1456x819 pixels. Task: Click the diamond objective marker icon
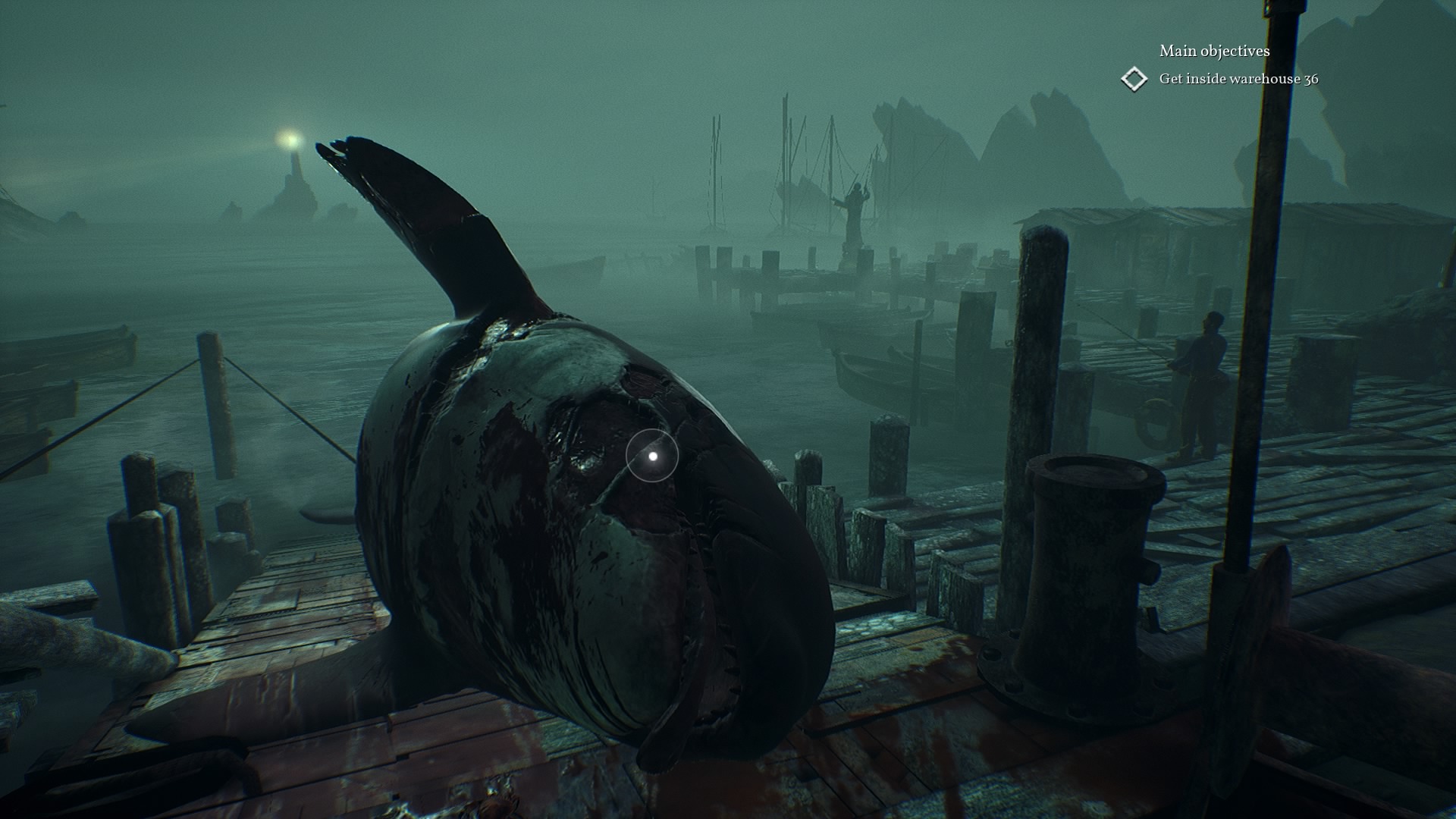[1134, 79]
